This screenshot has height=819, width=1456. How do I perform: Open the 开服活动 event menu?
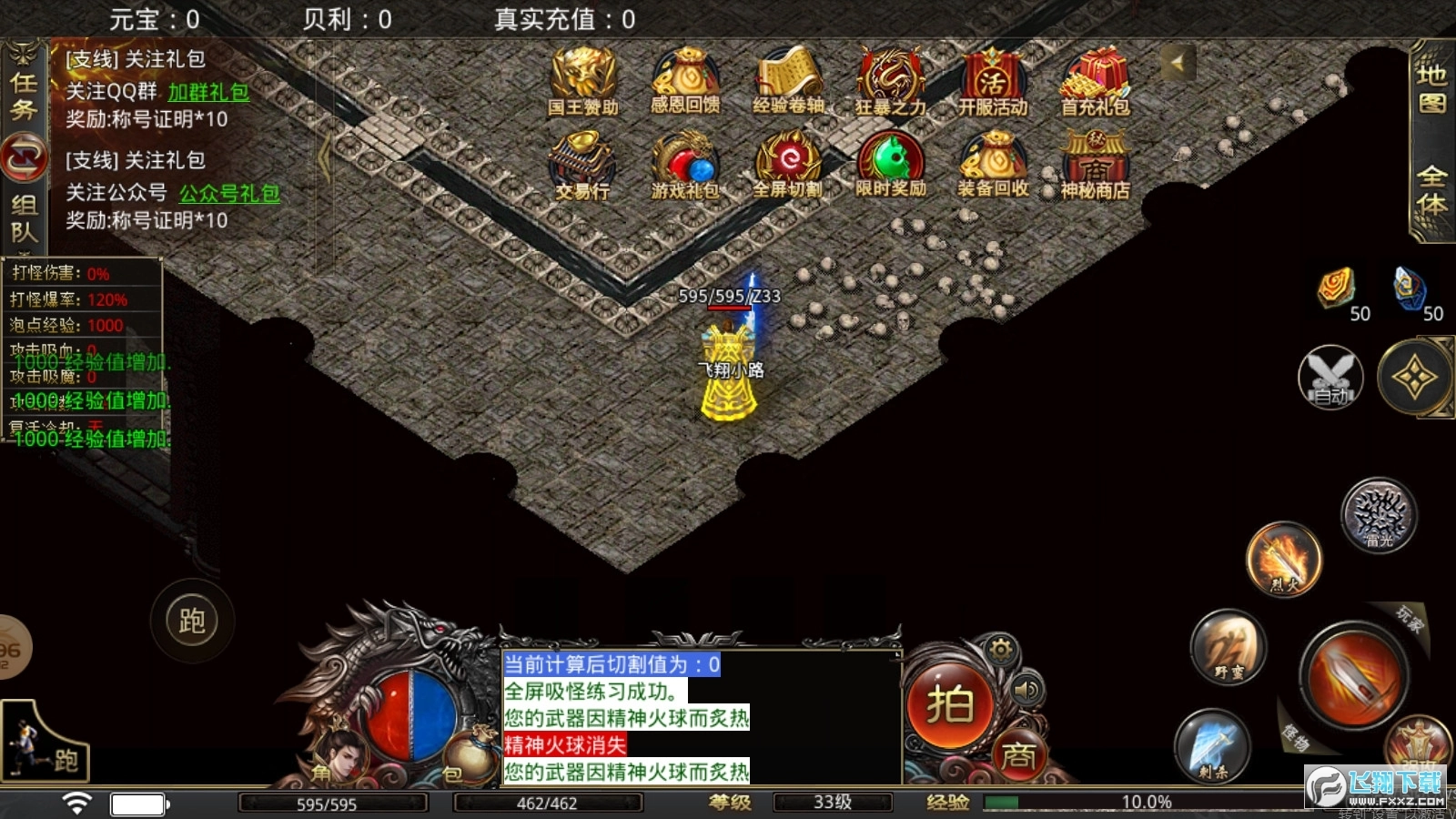coord(993,80)
